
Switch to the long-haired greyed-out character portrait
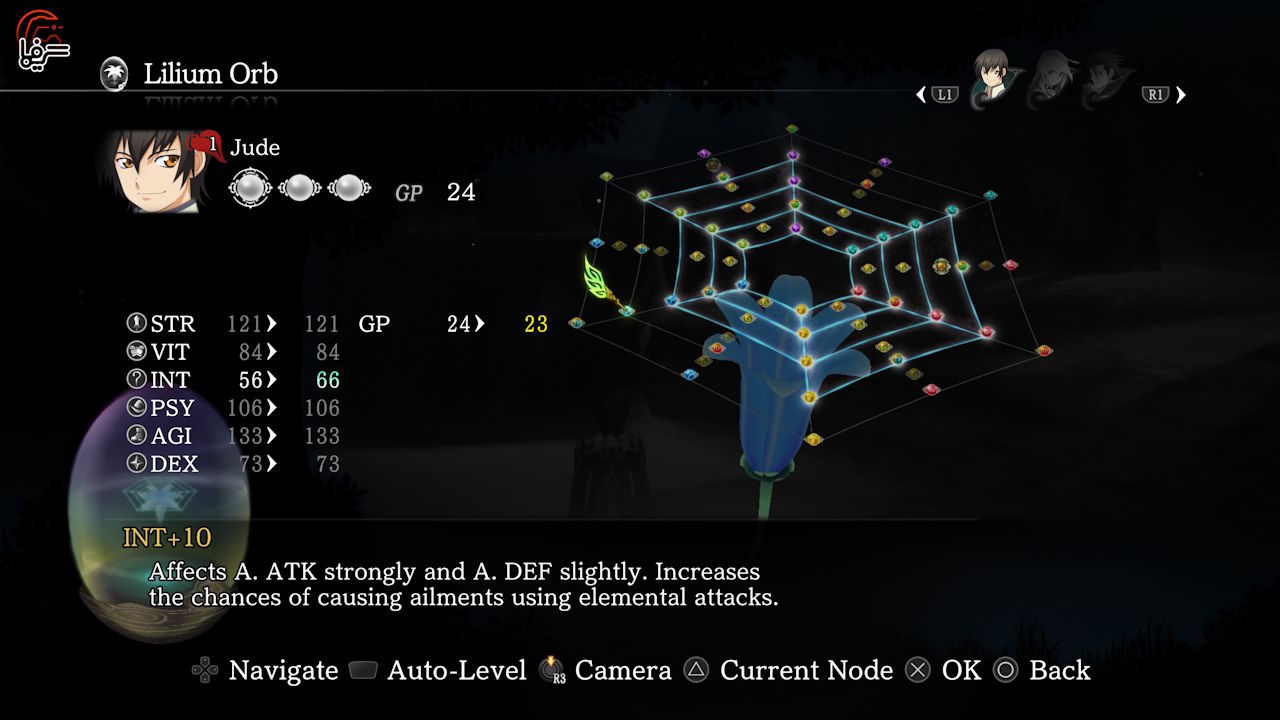click(1052, 76)
